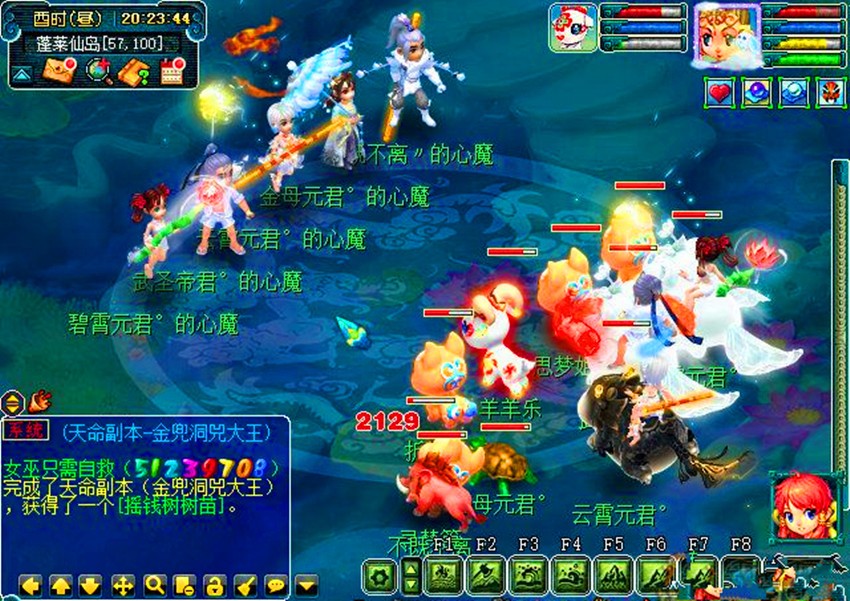Click the sheep pet portrait

point(572,27)
